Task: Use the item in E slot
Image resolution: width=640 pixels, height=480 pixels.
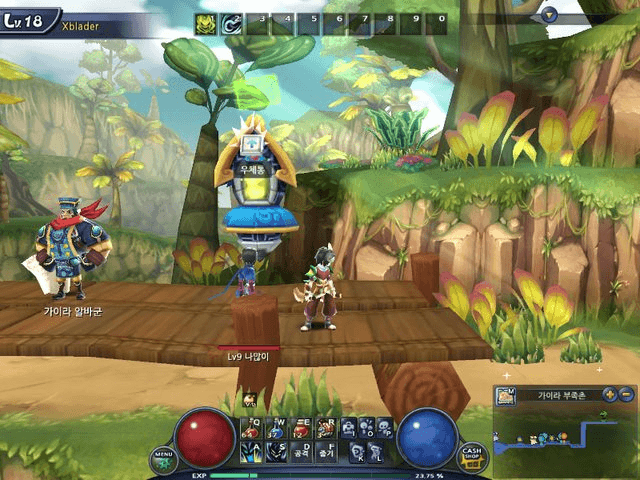Action: [299, 428]
